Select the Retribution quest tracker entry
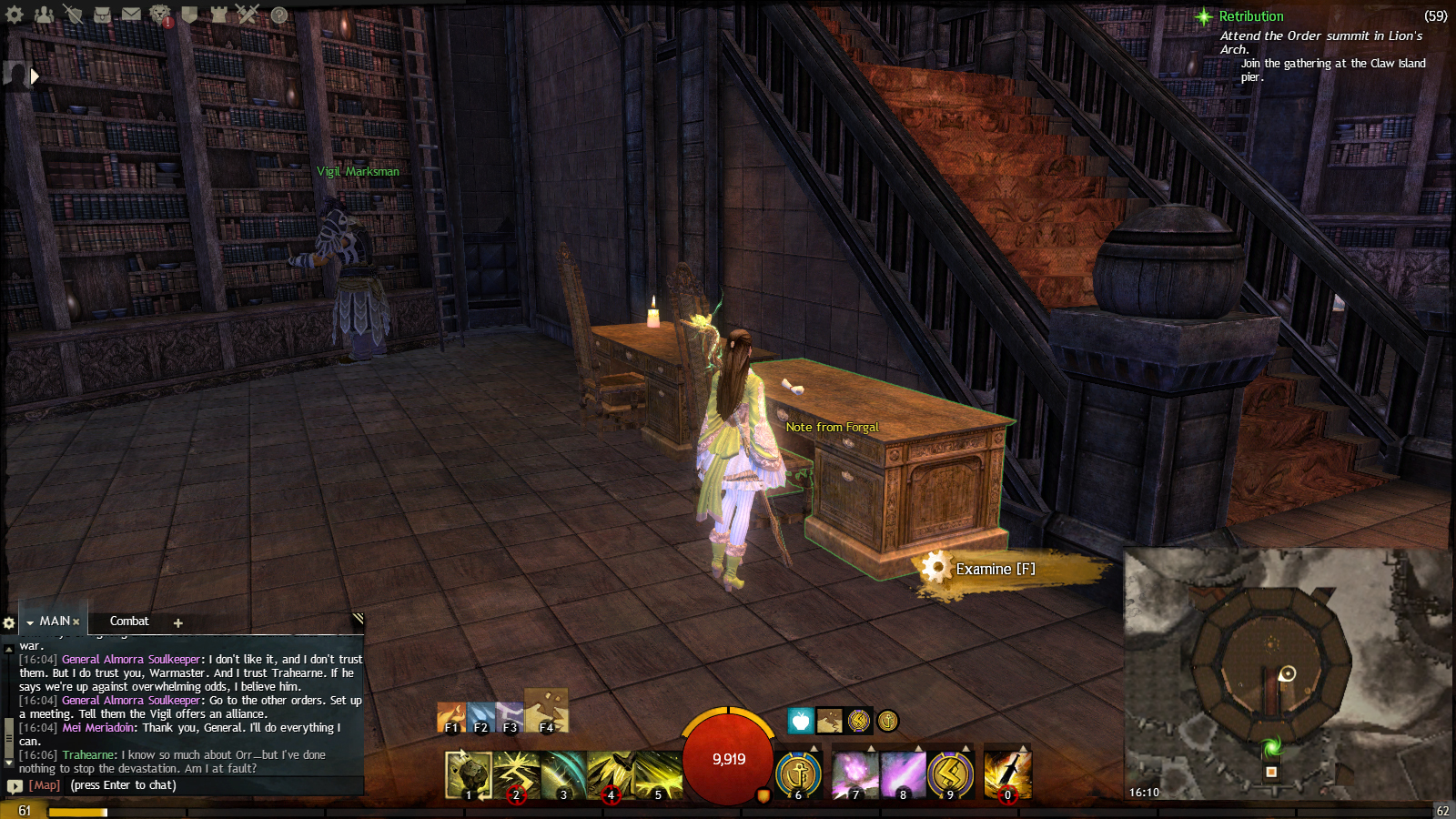Screen dimensions: 1456x819 click(x=1251, y=16)
